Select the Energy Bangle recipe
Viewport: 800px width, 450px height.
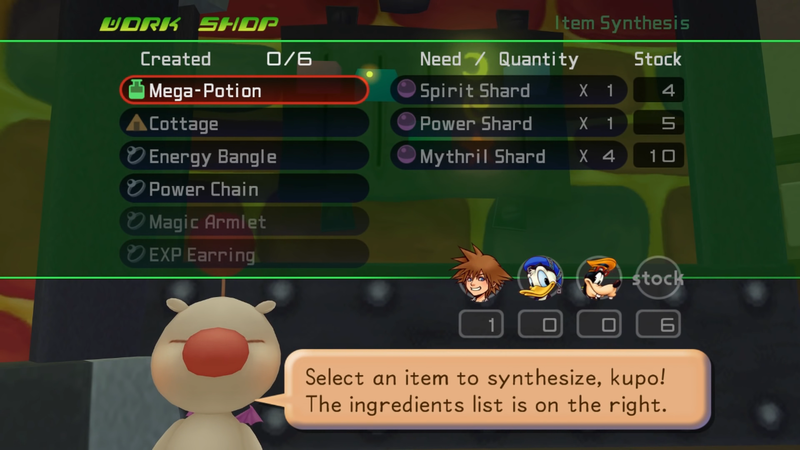243,157
